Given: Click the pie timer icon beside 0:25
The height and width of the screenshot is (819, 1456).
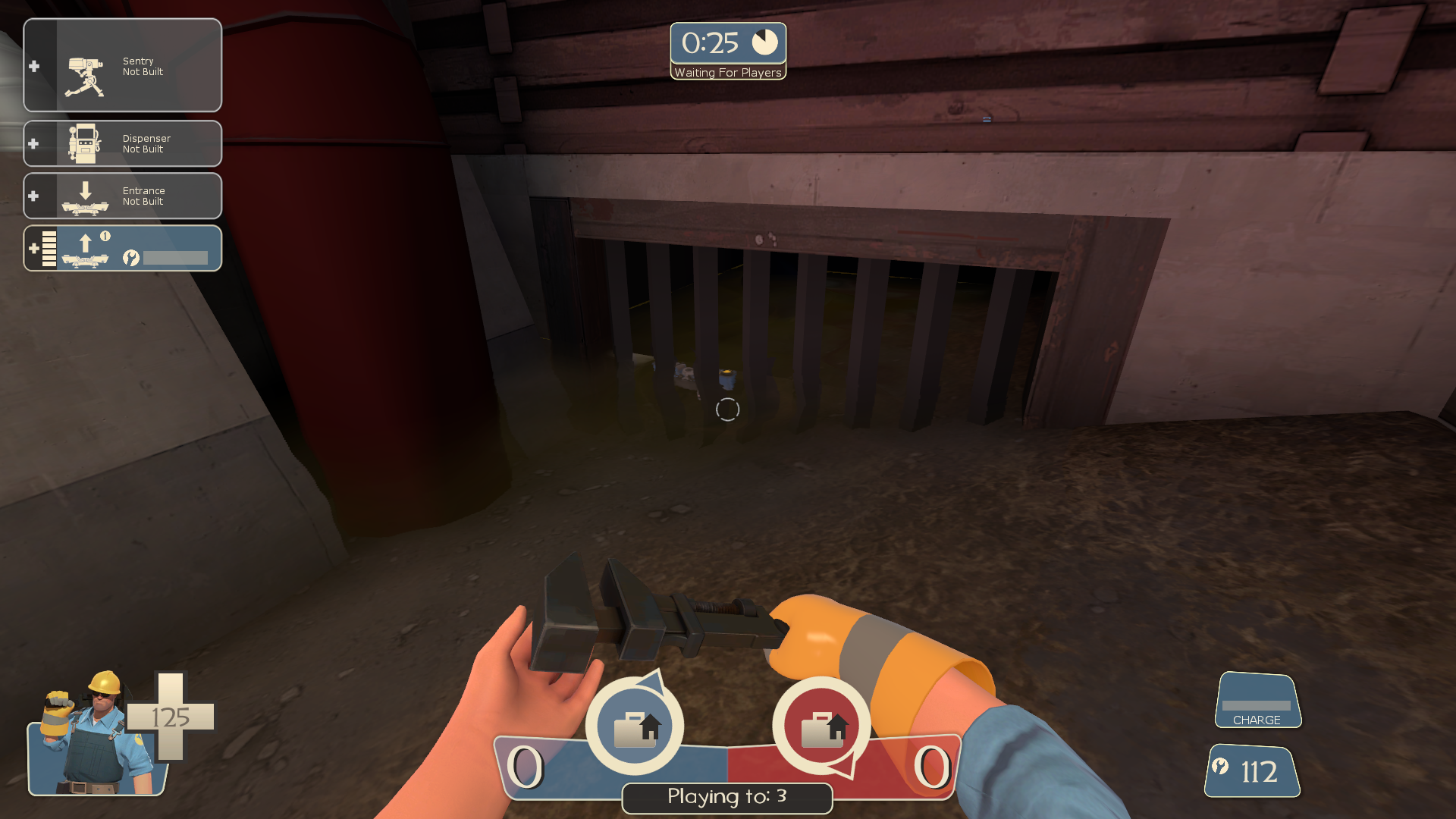Looking at the screenshot, I should click(764, 42).
